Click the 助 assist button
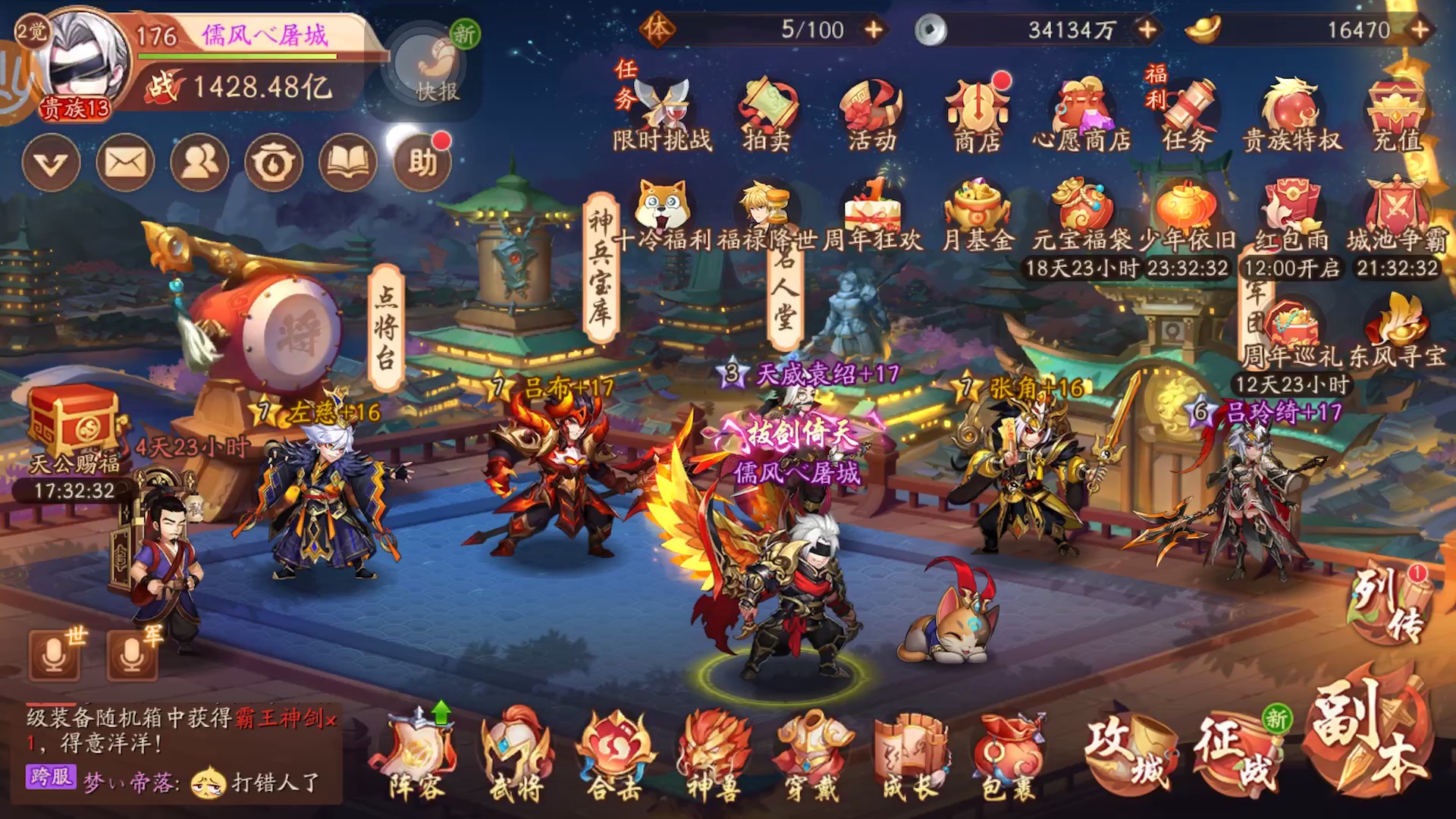Image resolution: width=1456 pixels, height=819 pixels. click(x=422, y=162)
